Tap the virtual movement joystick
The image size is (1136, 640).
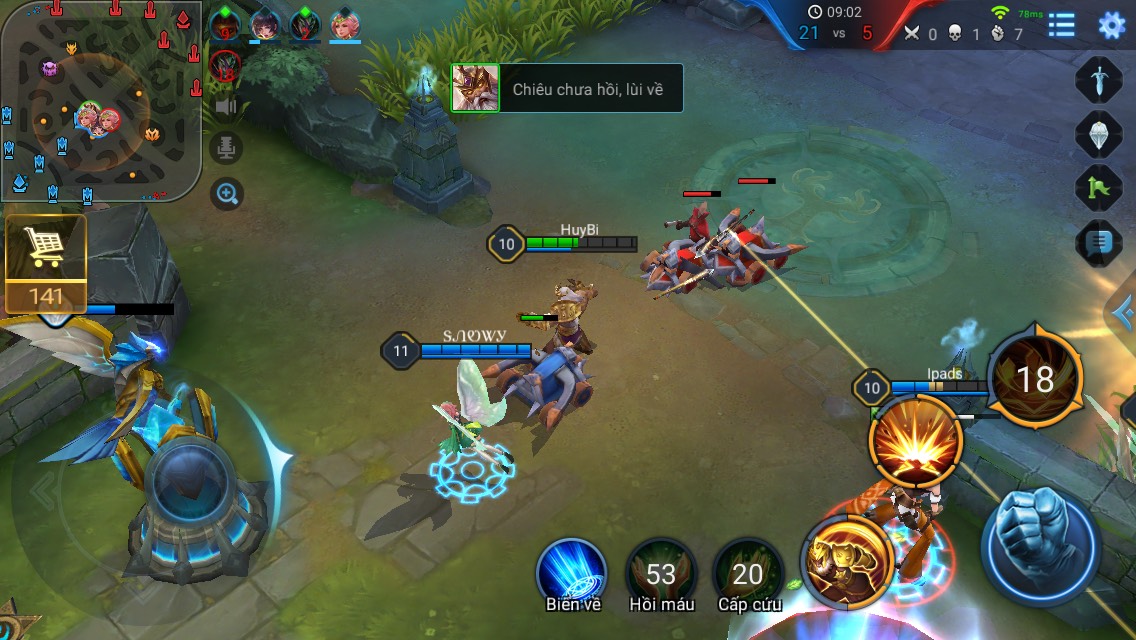(x=192, y=490)
